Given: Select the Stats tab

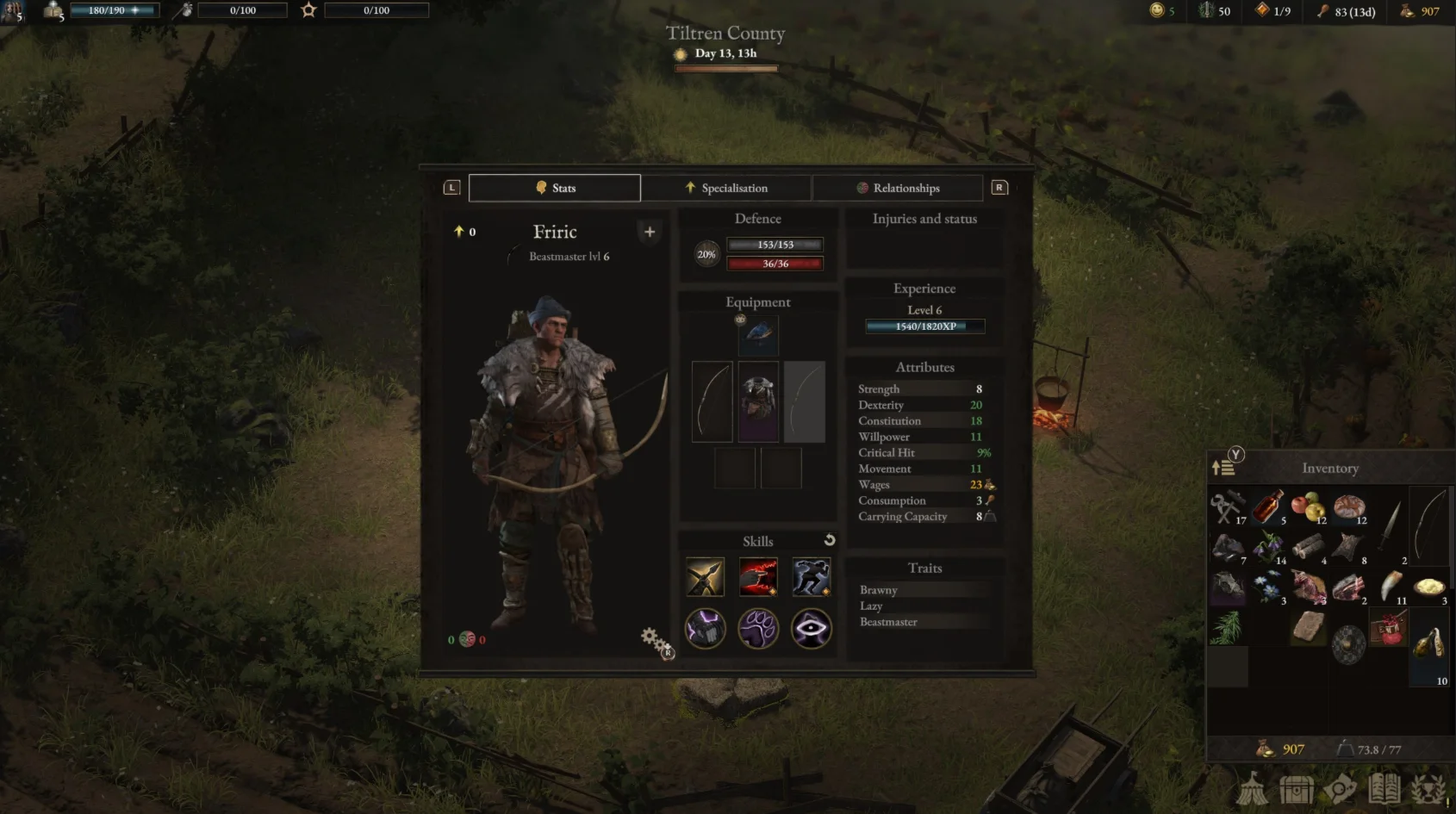Looking at the screenshot, I should point(554,188).
